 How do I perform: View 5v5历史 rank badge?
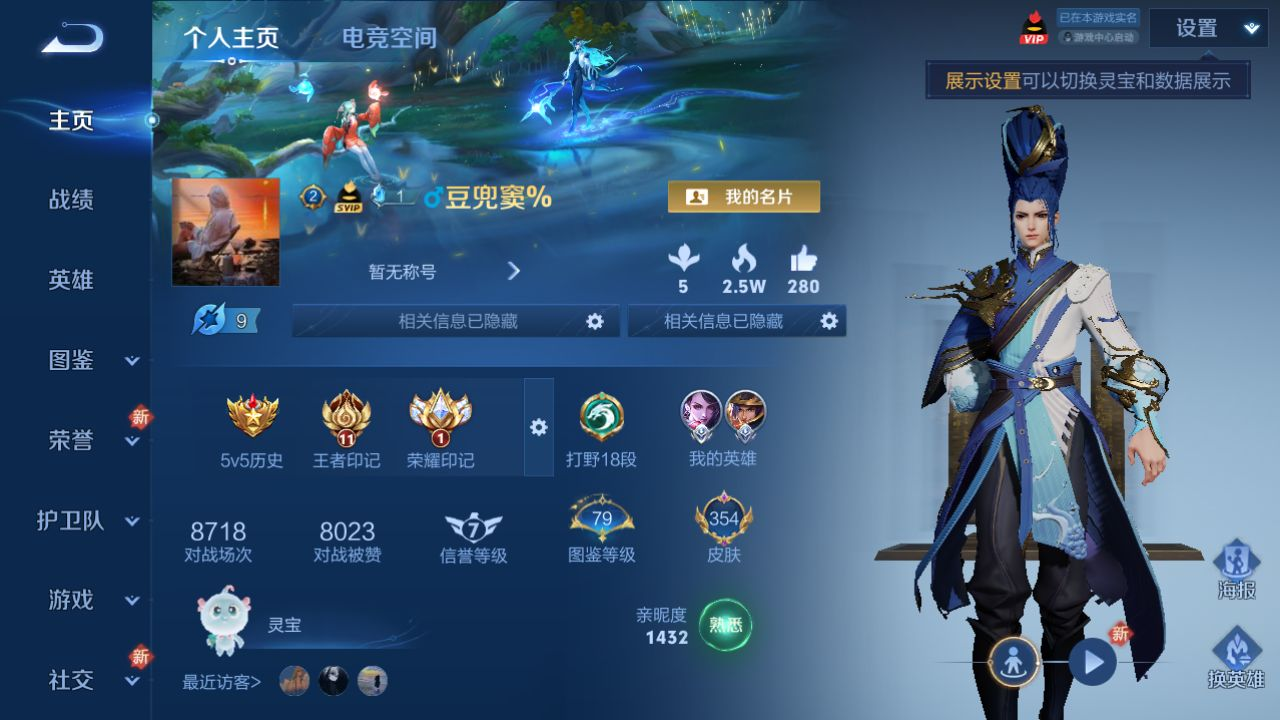[x=252, y=428]
